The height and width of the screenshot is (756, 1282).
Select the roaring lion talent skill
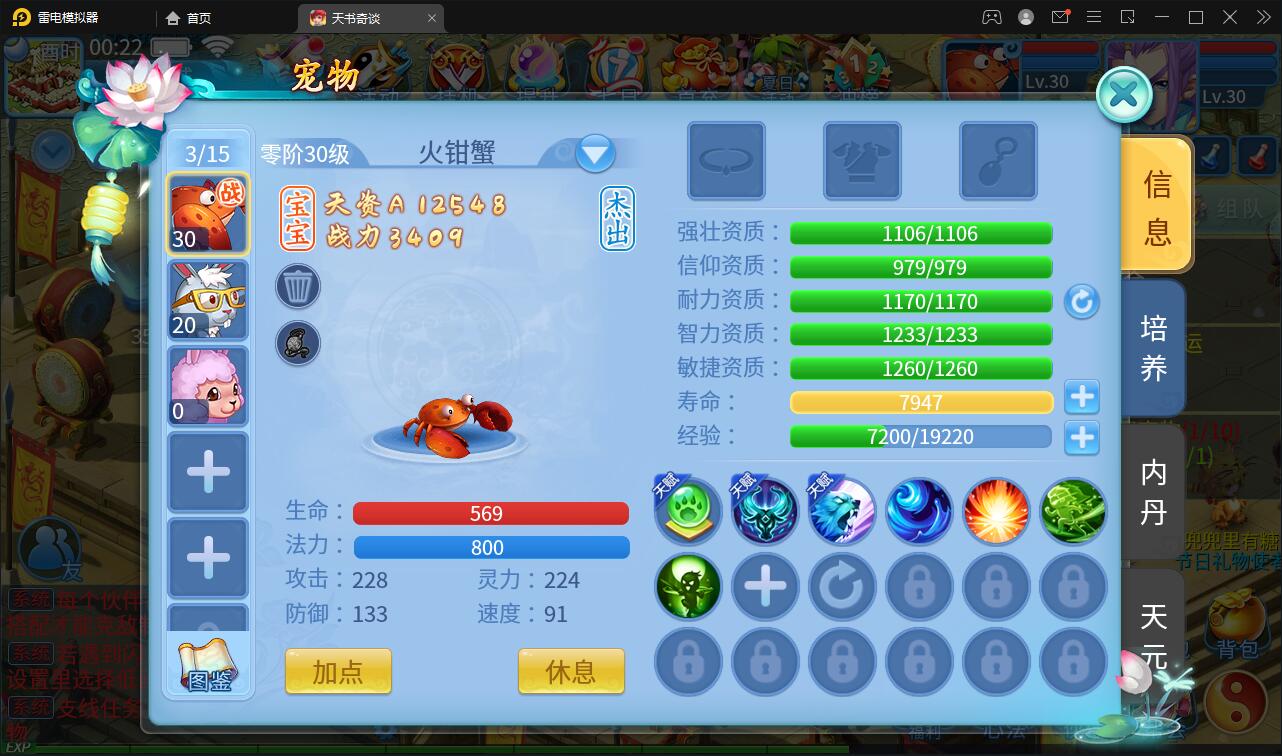click(842, 510)
